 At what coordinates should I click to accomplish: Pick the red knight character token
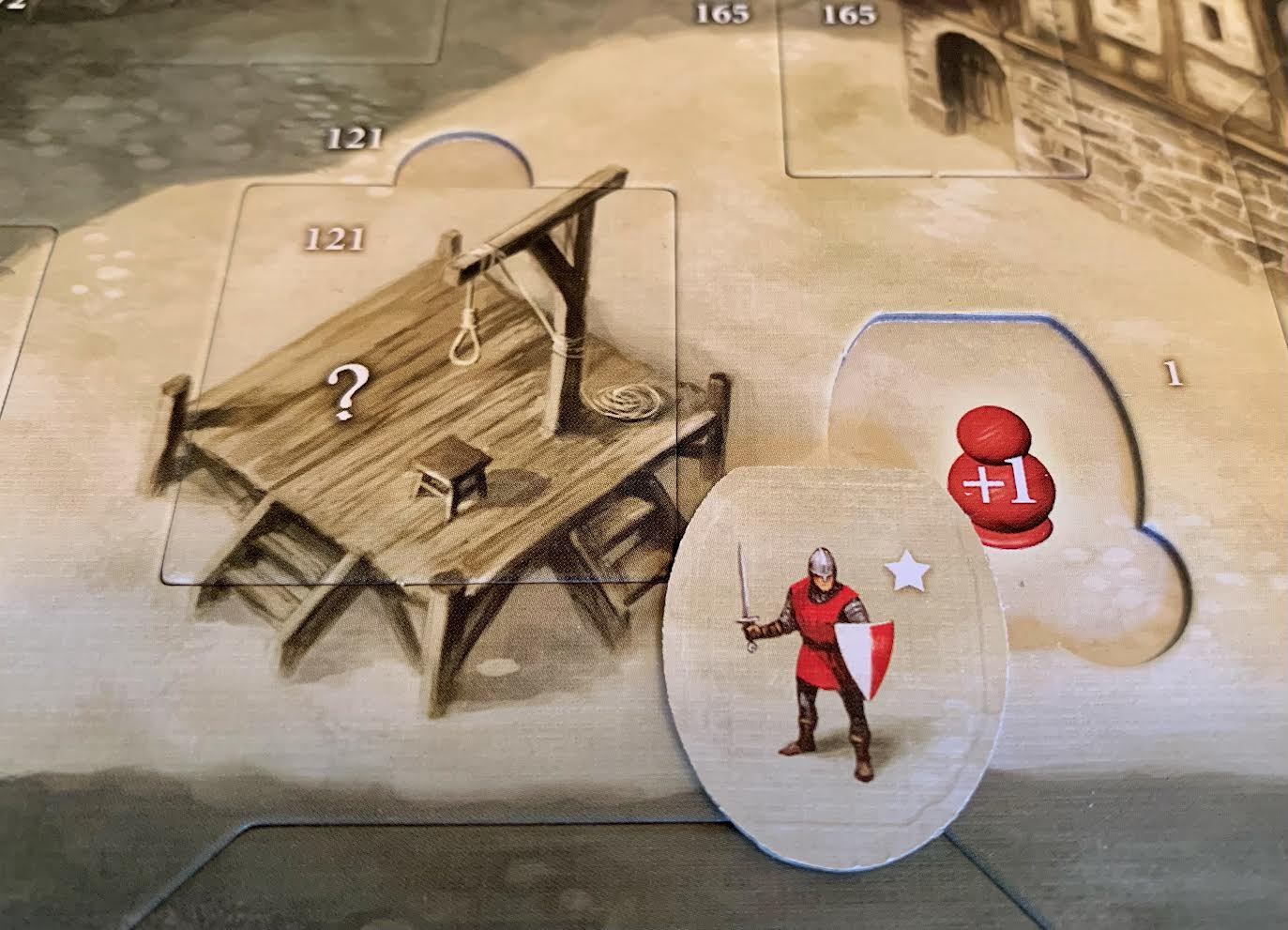click(x=826, y=657)
